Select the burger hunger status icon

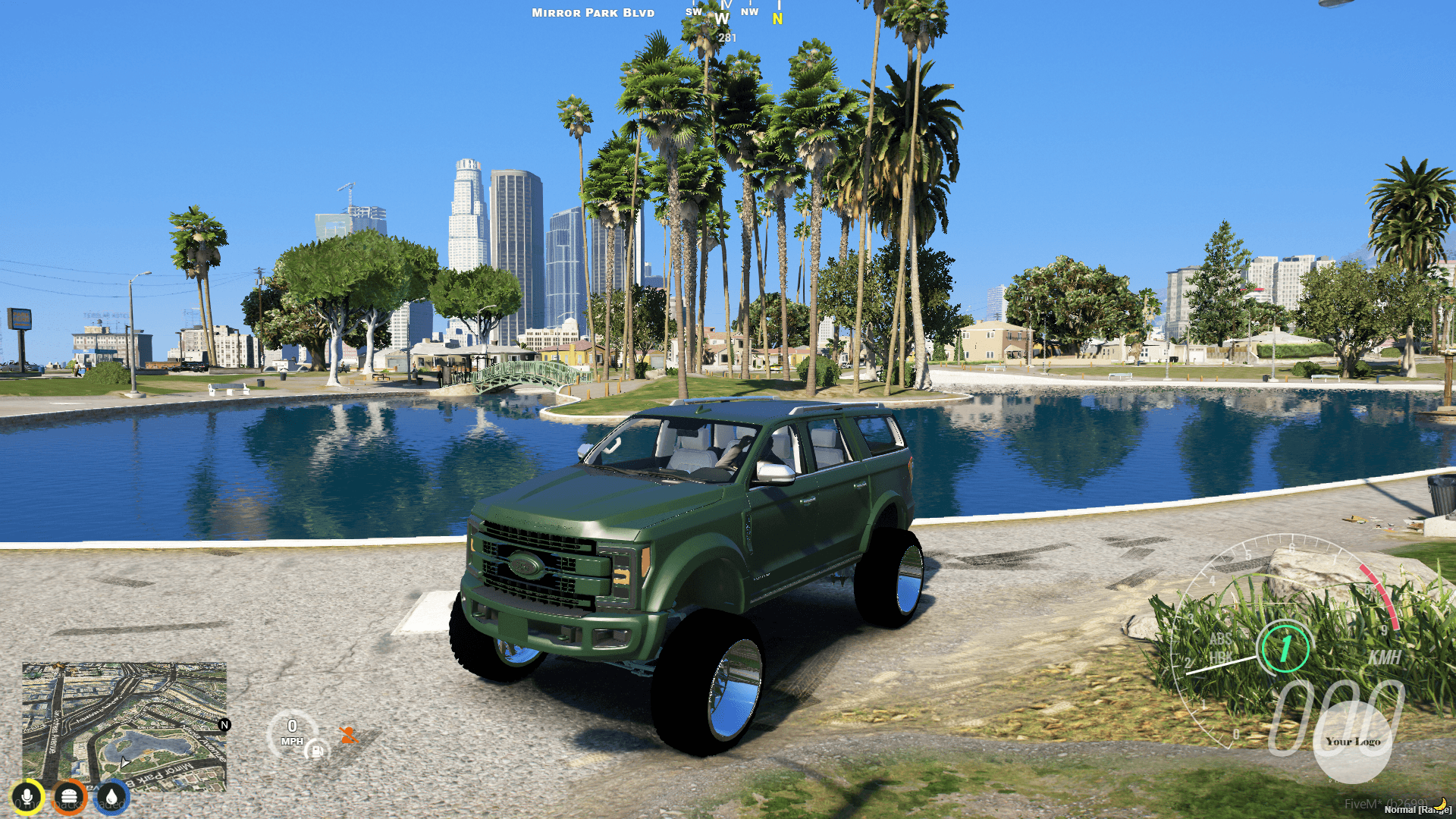click(x=69, y=795)
